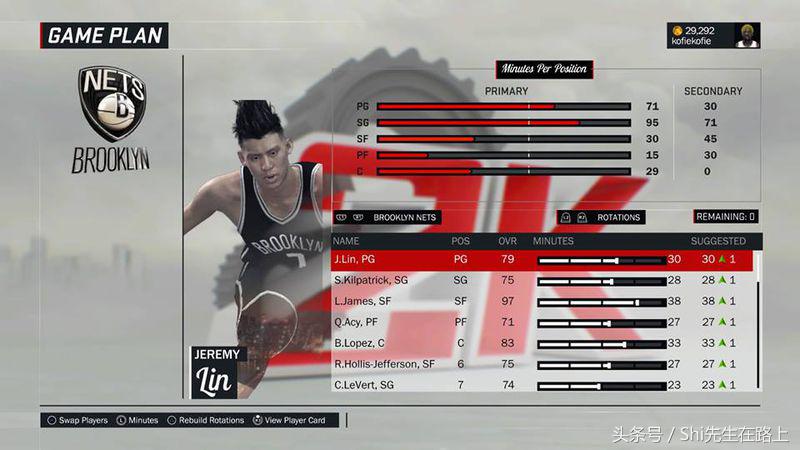This screenshot has width=800, height=450.
Task: Open the Brooklyn Nets team tab
Action: point(387,217)
